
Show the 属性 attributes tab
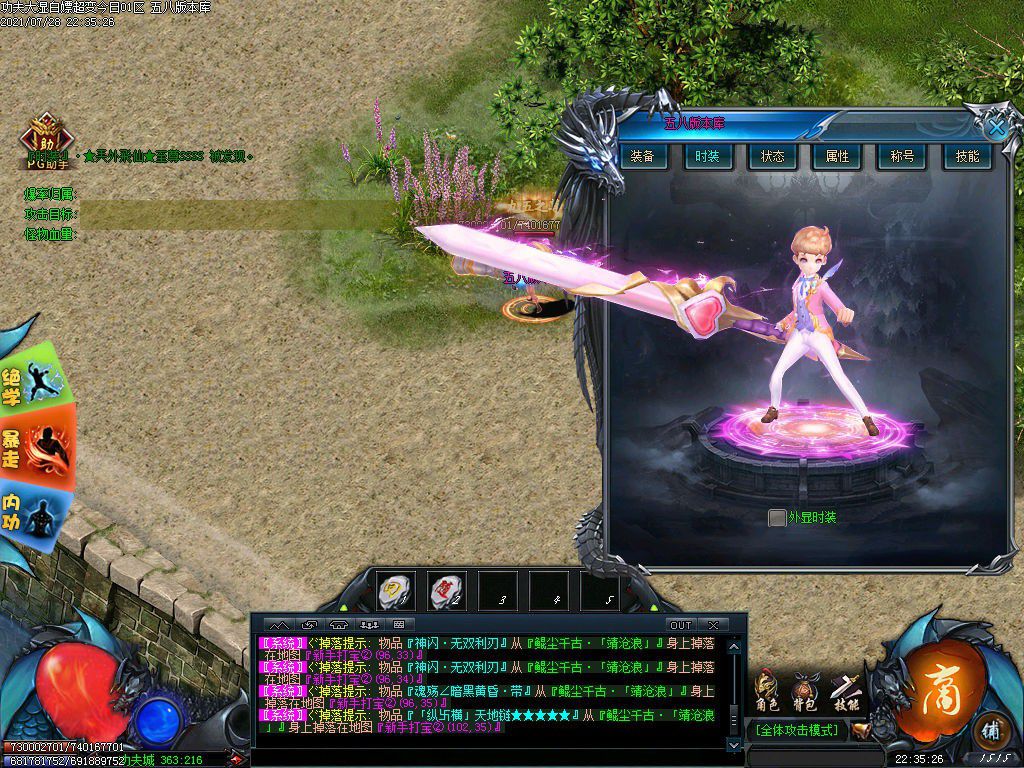(837, 157)
